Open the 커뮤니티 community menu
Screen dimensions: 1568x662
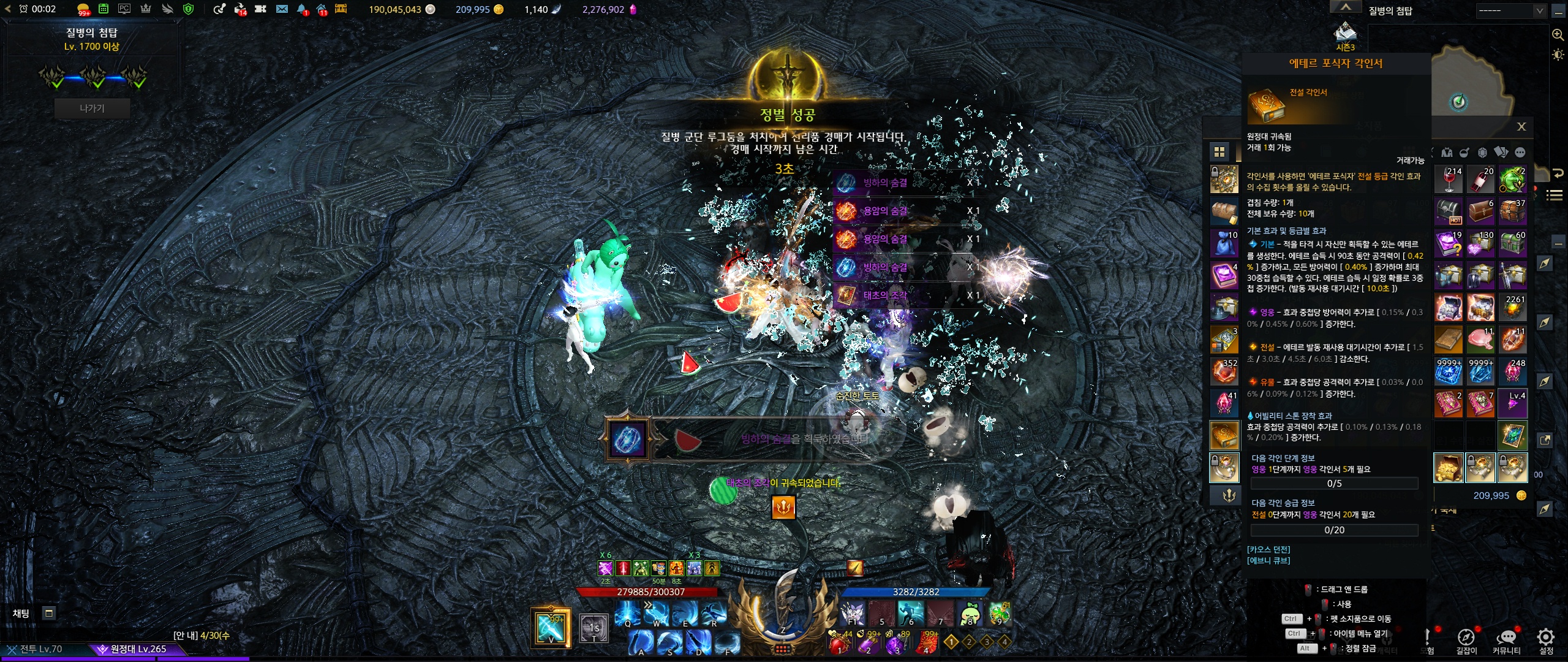point(1506,639)
